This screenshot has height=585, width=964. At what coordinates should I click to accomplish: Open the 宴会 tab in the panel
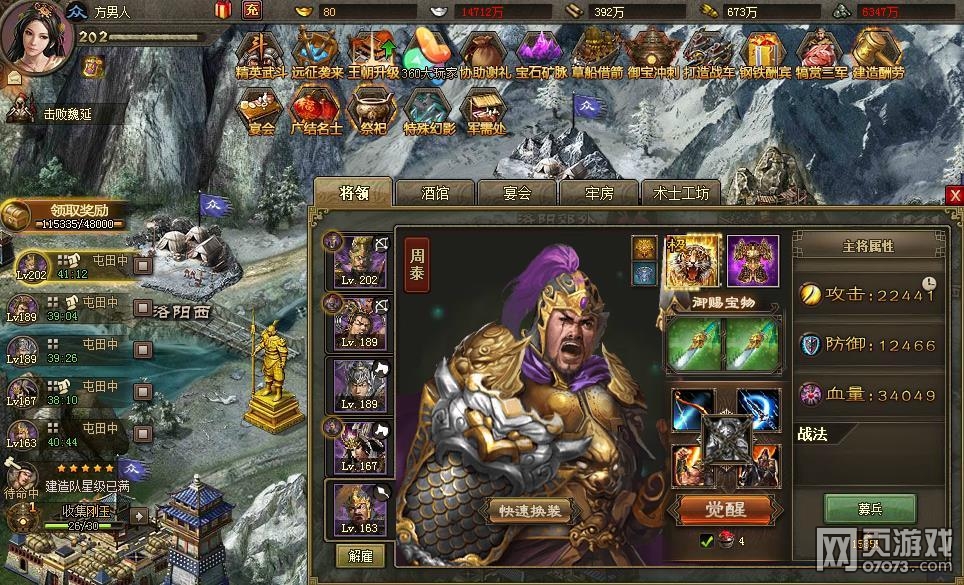pyautogui.click(x=516, y=193)
